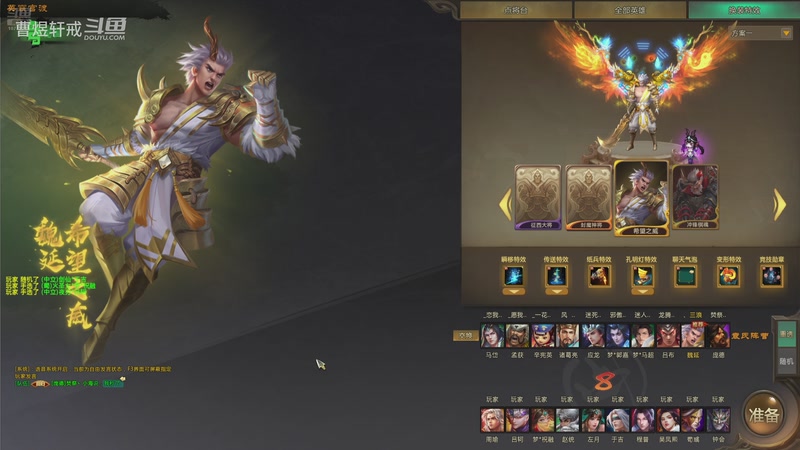Choose the 随机 random pick button
The height and width of the screenshot is (450, 800).
786,360
